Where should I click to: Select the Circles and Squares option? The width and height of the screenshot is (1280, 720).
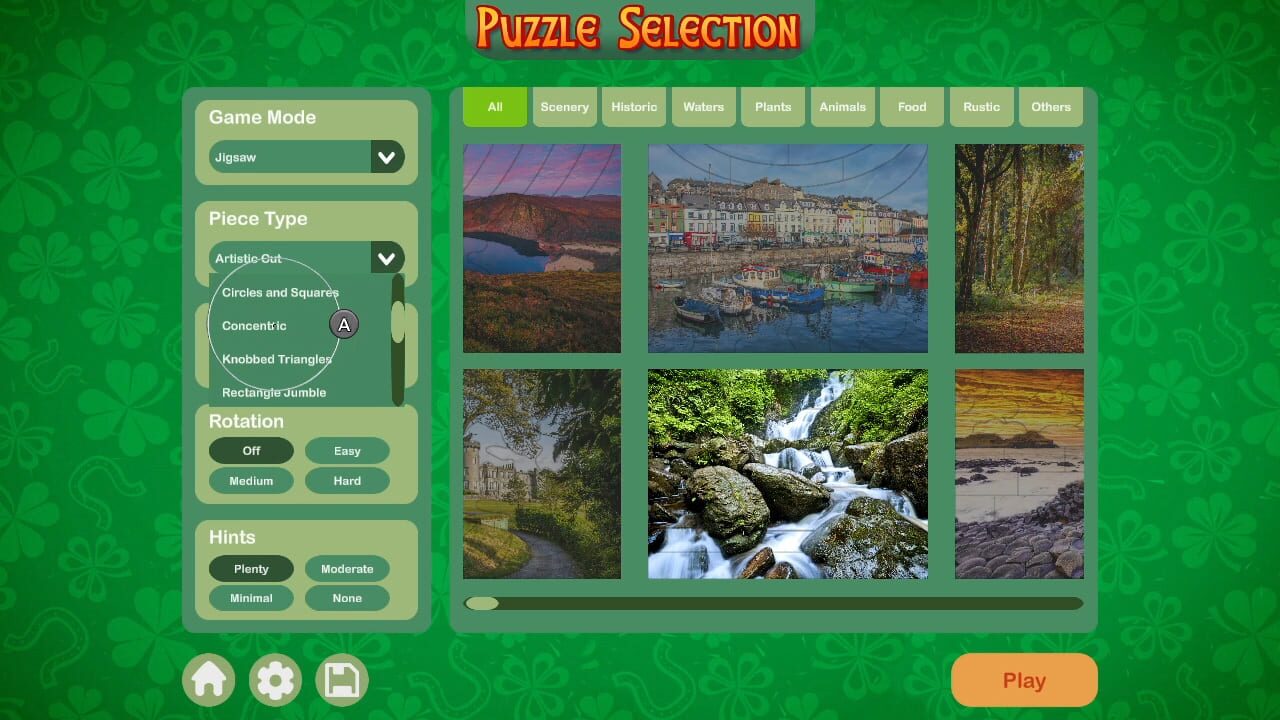tap(279, 292)
